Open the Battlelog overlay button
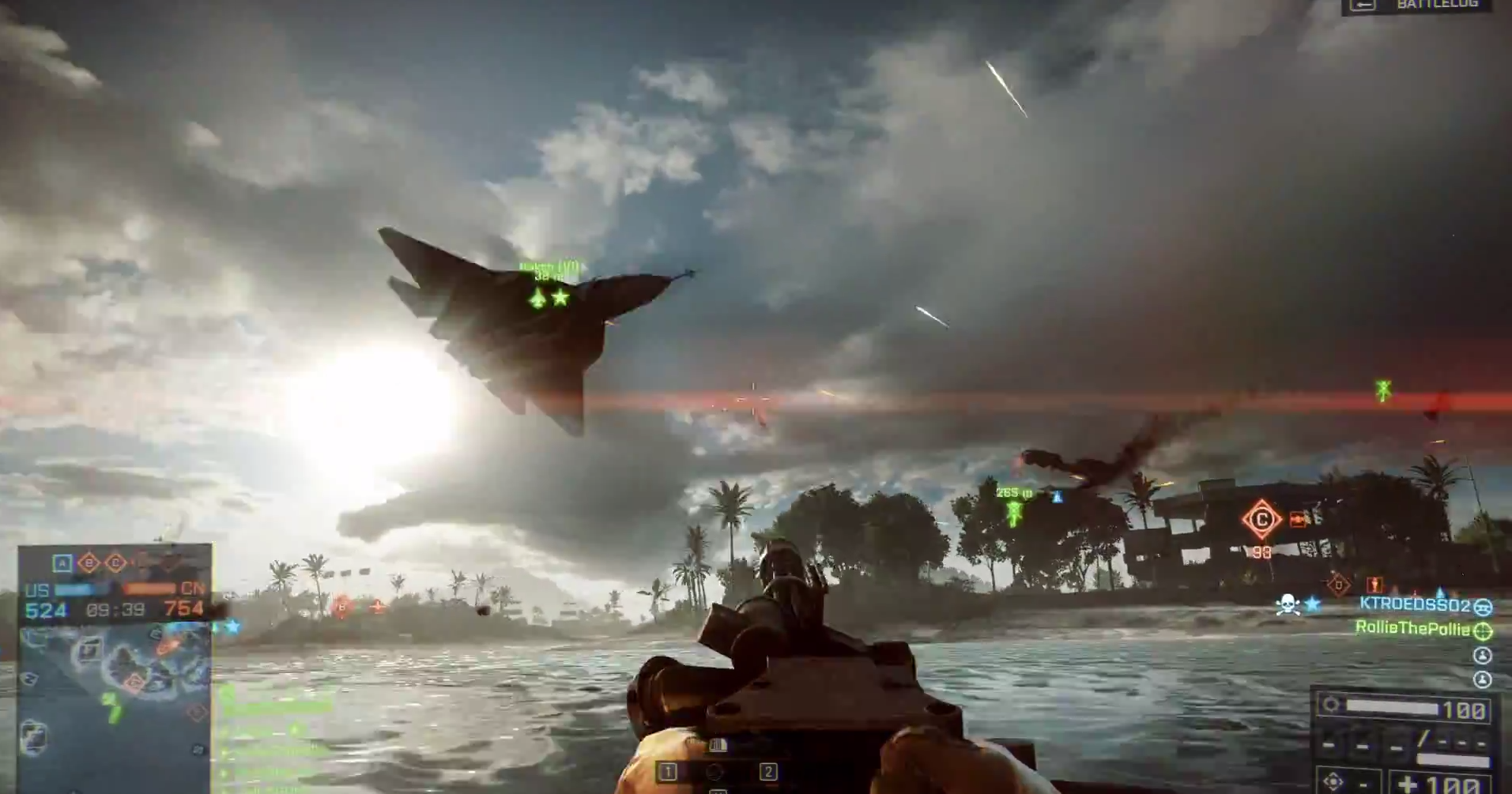The height and width of the screenshot is (794, 1512). 1419,6
